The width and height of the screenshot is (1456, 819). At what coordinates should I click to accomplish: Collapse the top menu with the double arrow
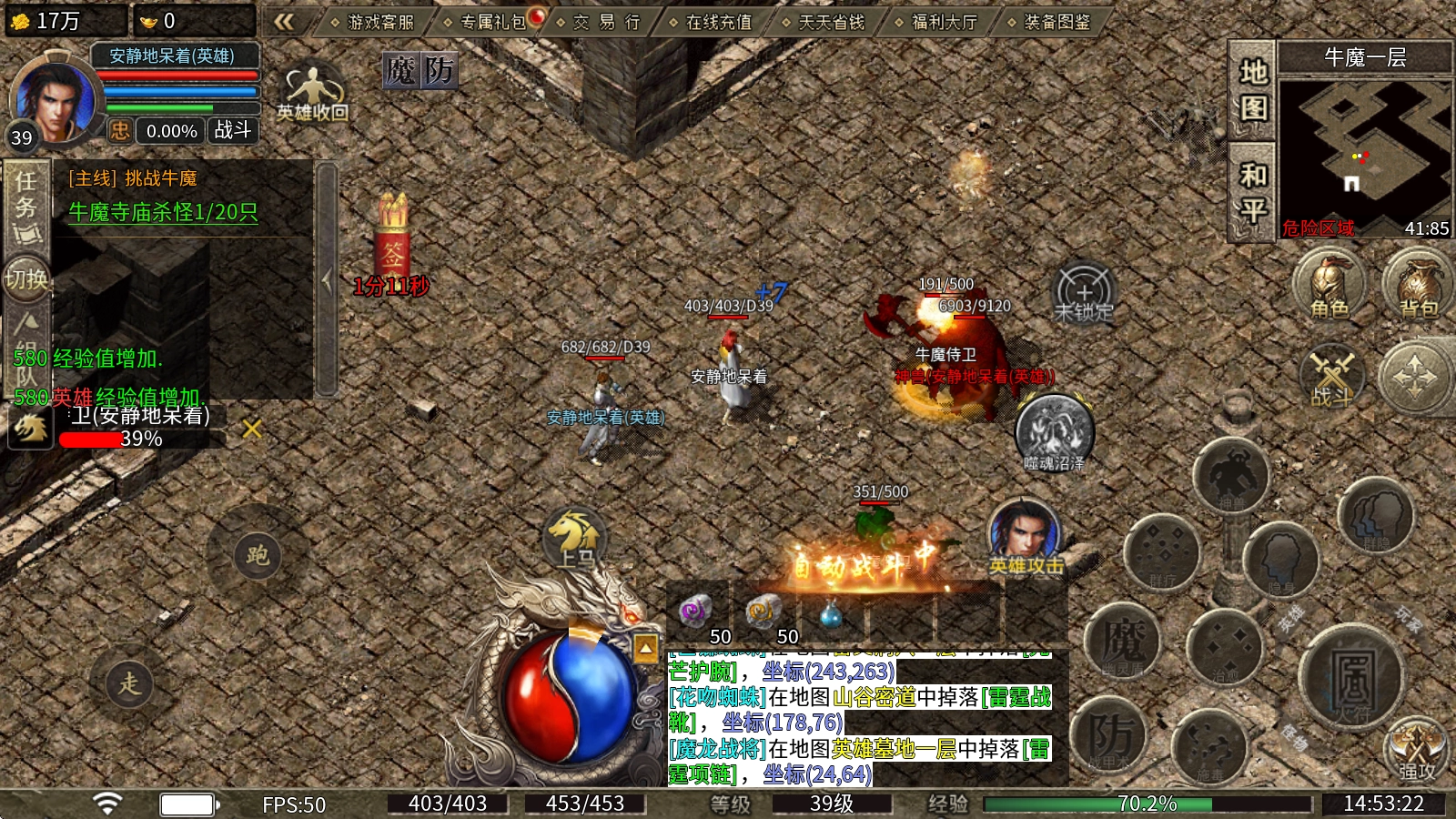coord(284,22)
